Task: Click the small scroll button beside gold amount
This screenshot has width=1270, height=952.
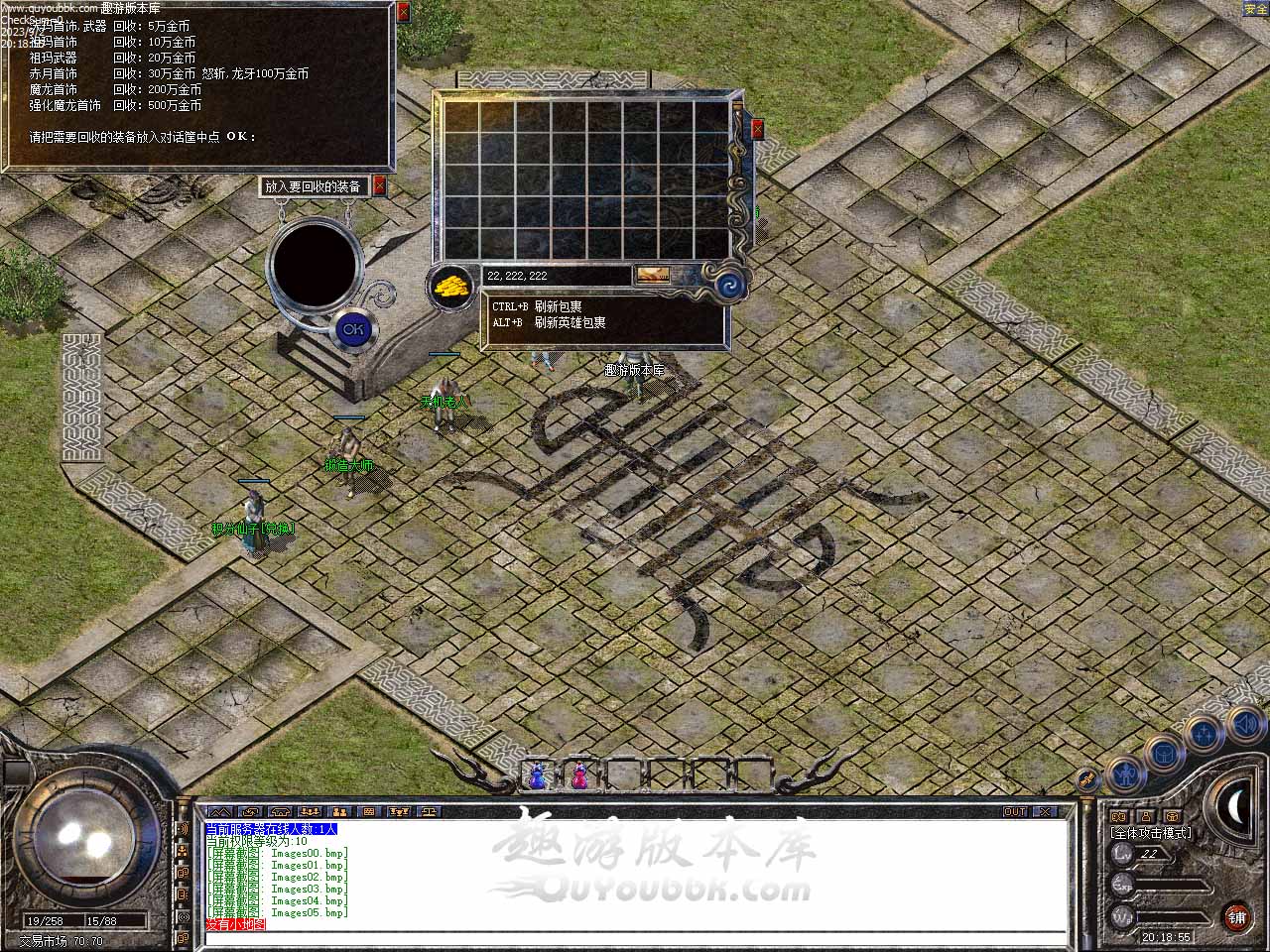Action: [x=652, y=275]
